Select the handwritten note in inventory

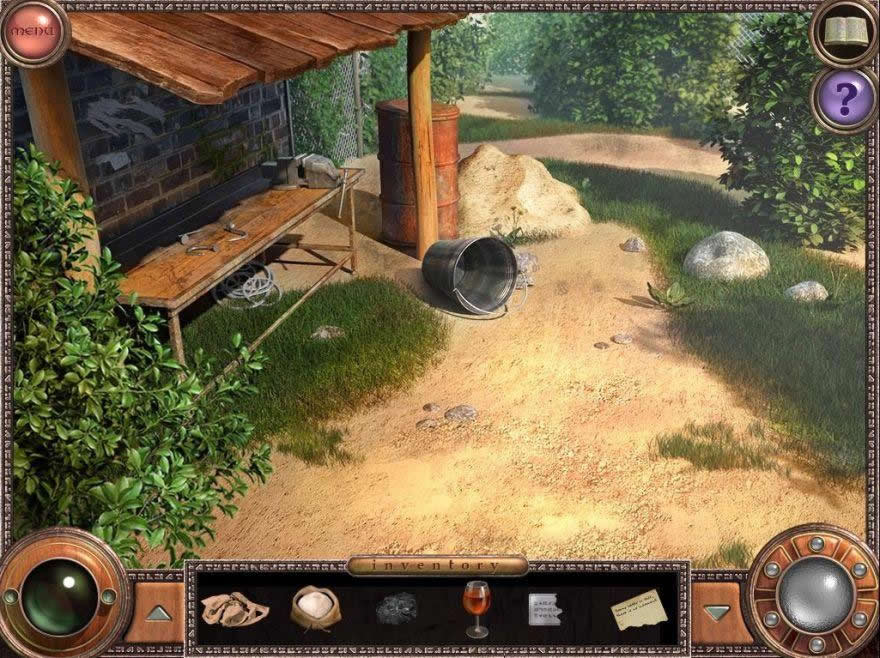coord(638,608)
